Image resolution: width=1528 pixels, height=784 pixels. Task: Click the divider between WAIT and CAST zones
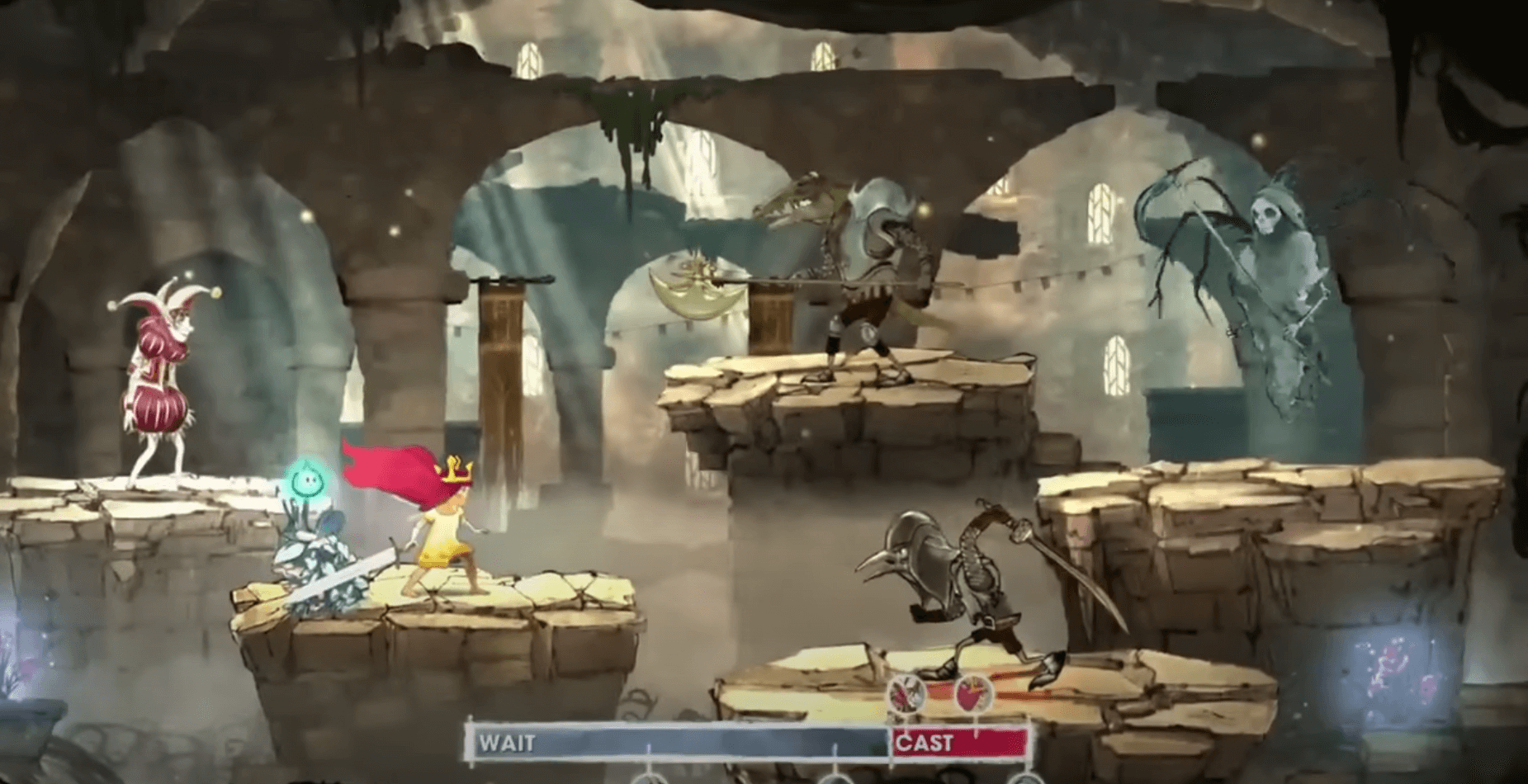pos(891,743)
